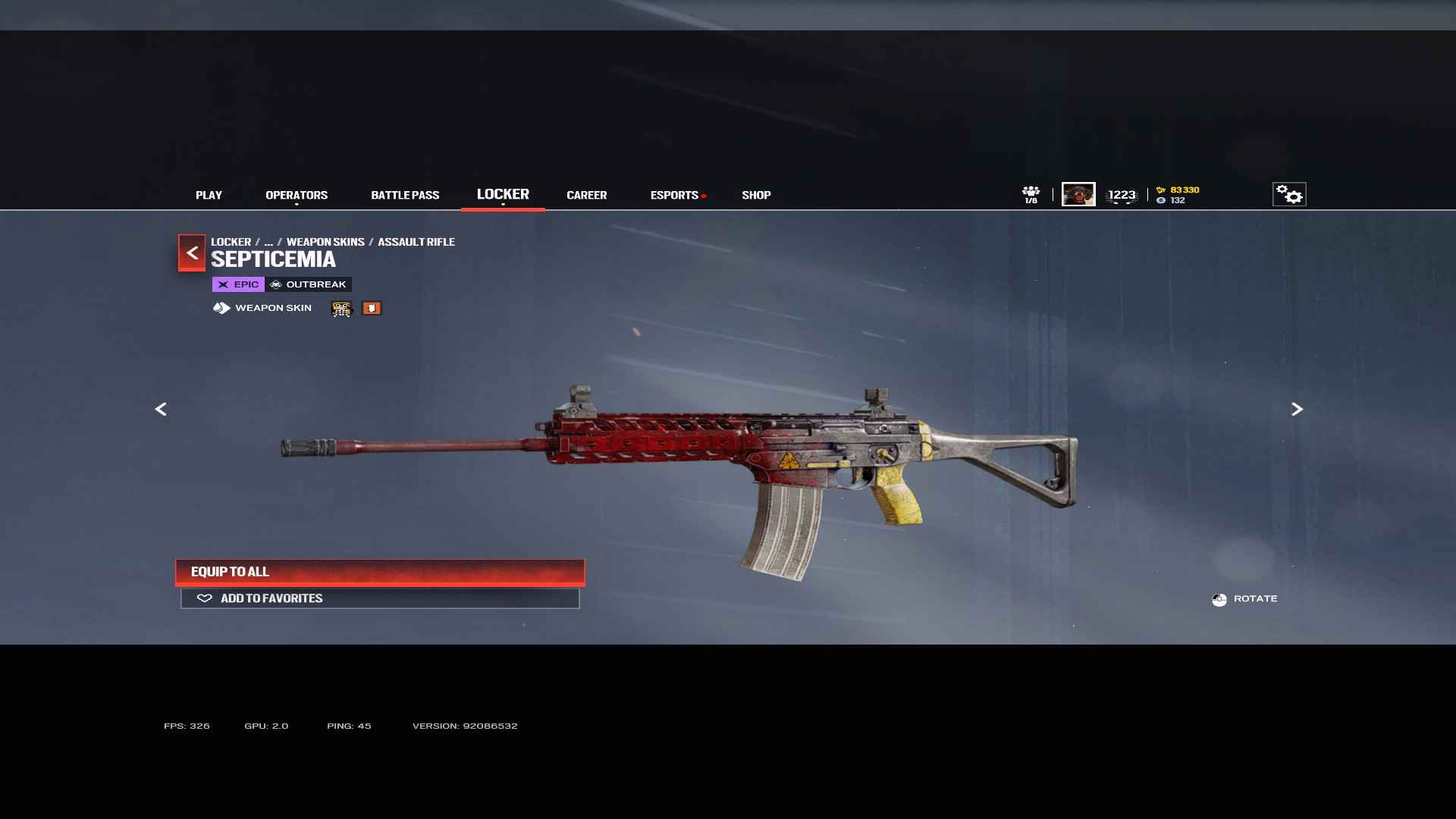Go to the Battle Pass tab

tap(405, 195)
